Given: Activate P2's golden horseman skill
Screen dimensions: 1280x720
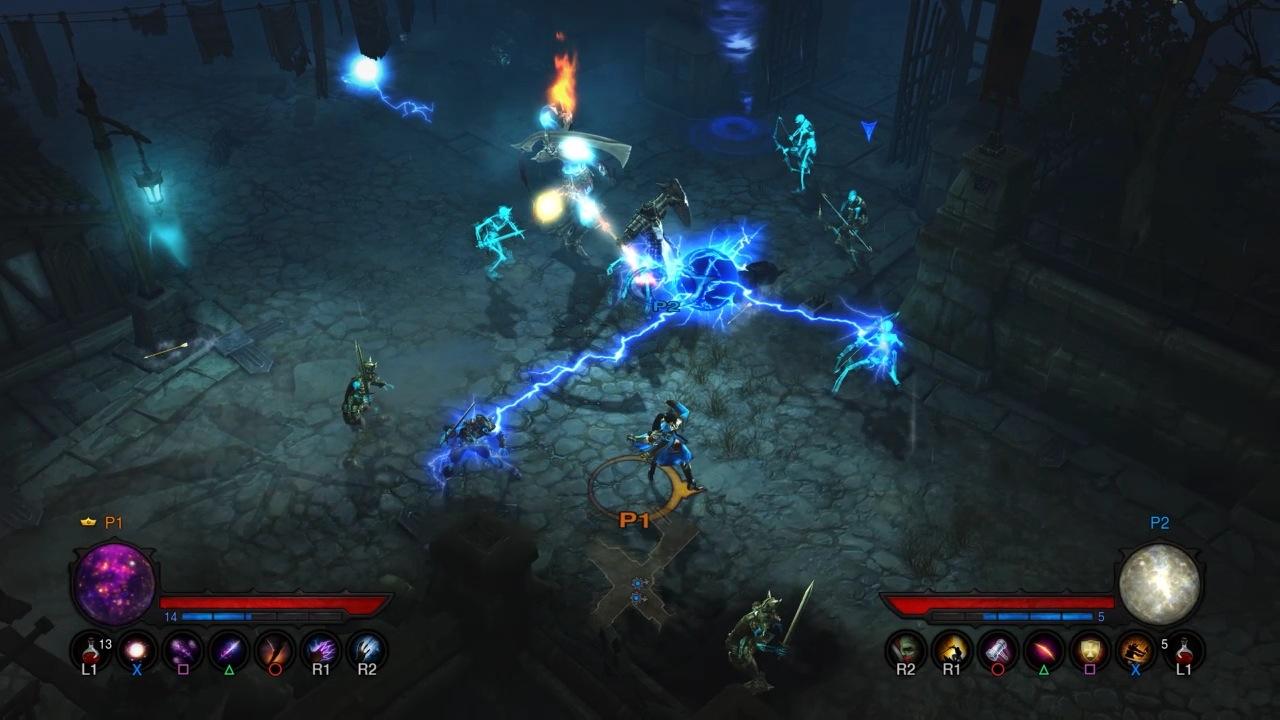Looking at the screenshot, I should 952,650.
